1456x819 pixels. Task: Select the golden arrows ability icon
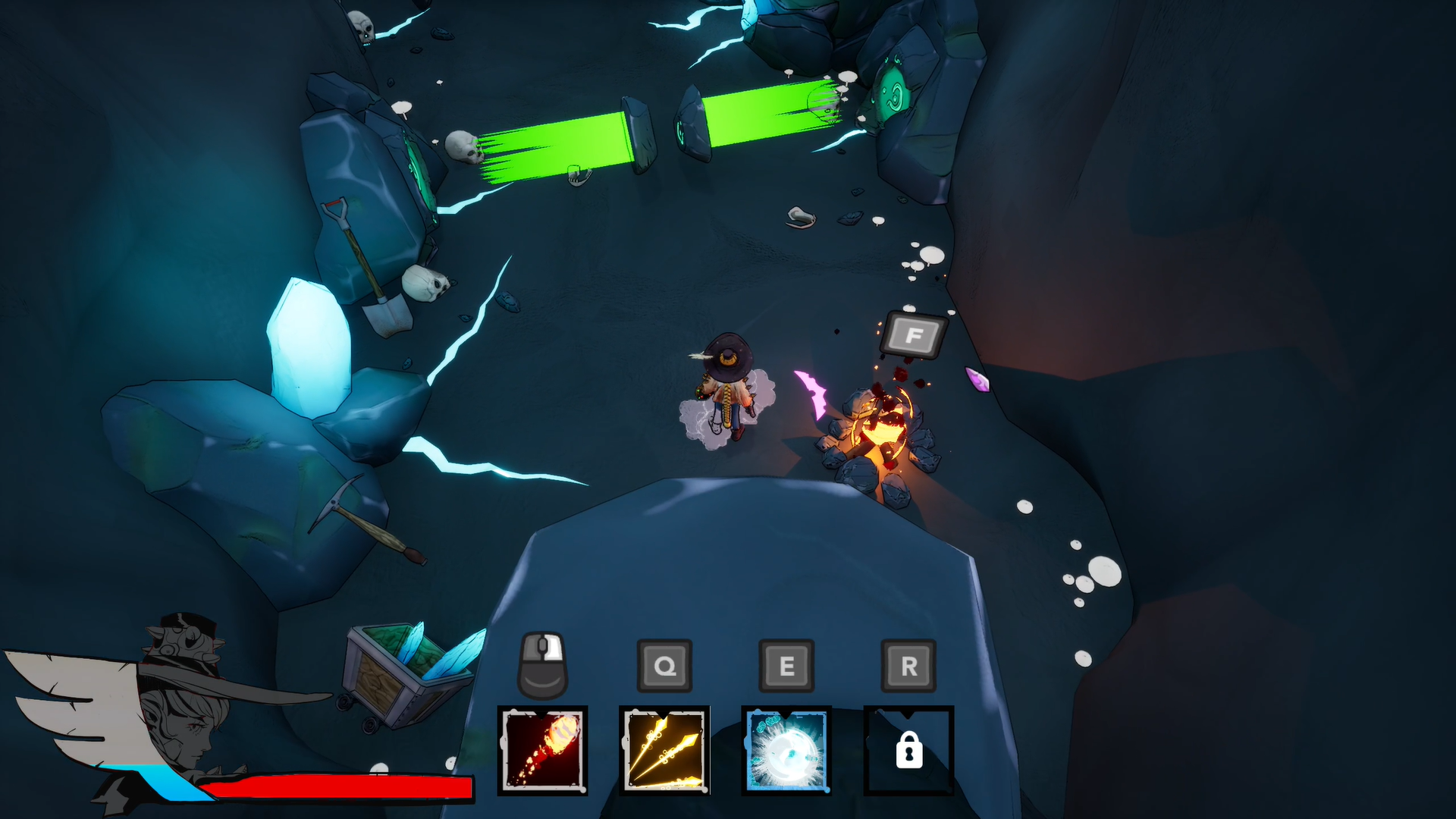tap(664, 750)
